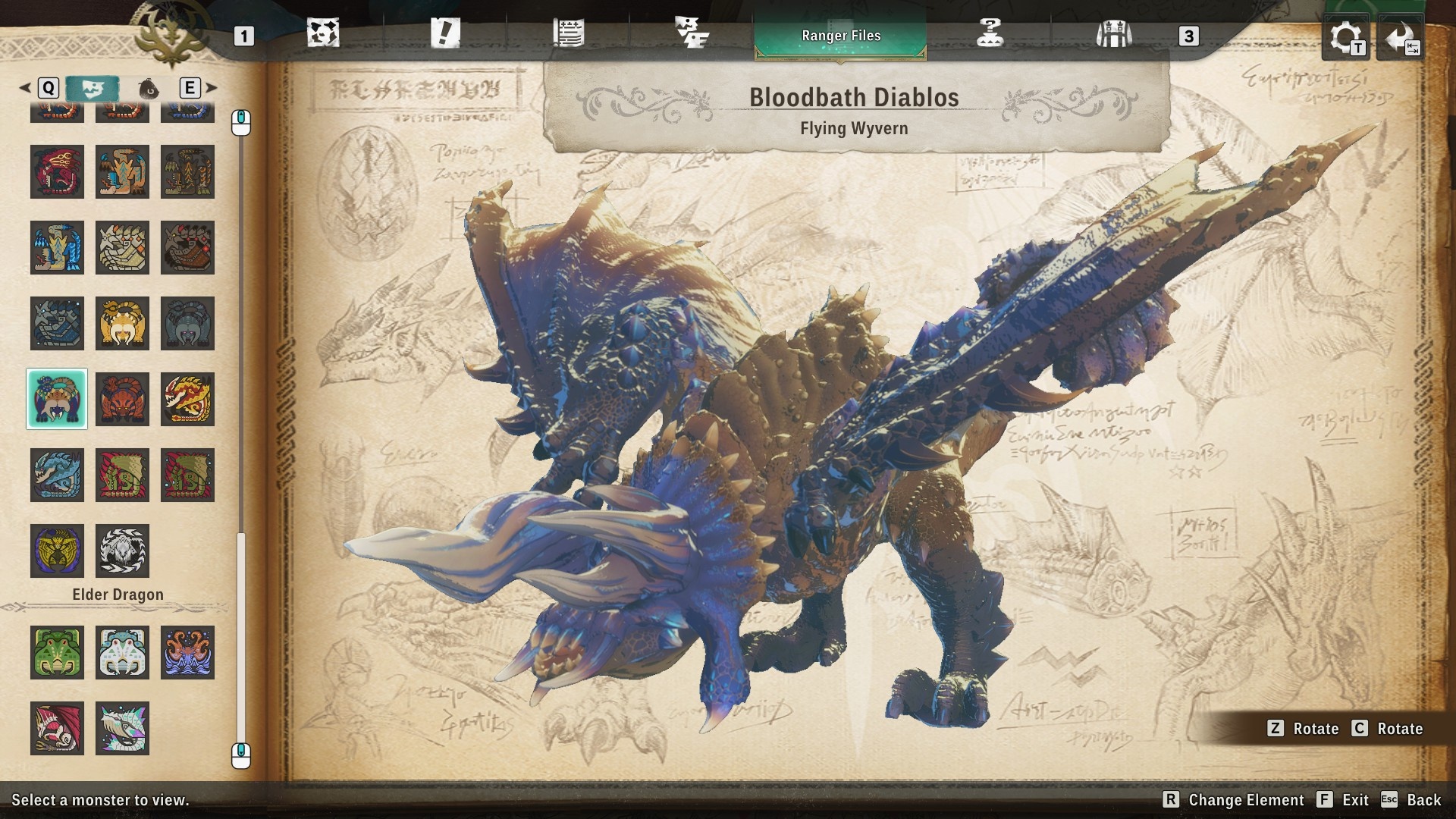Select the green frog monster thumbnail

point(57,653)
